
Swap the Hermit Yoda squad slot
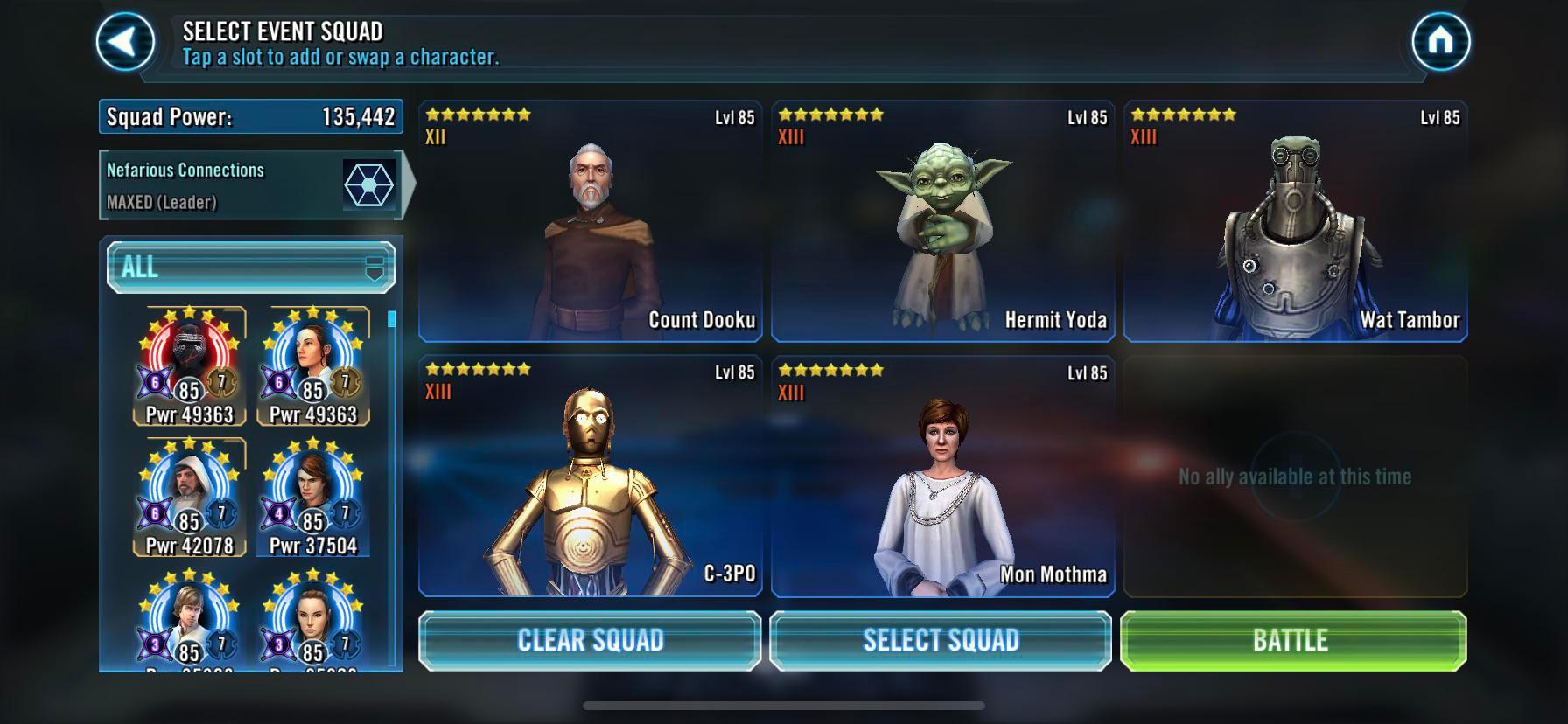943,219
